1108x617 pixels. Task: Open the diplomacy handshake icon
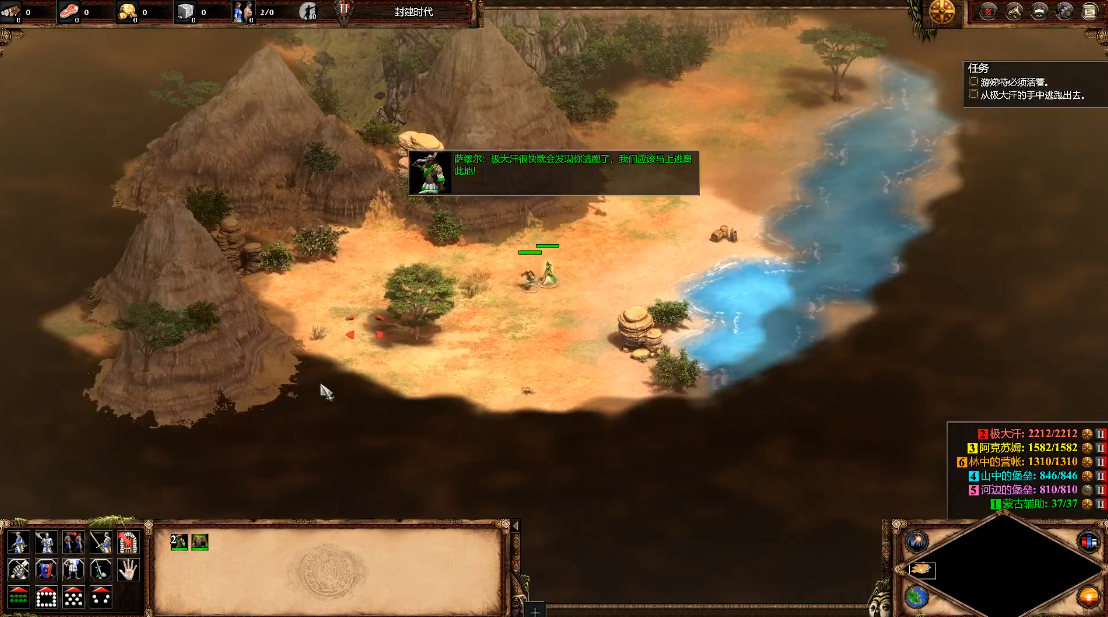(1039, 12)
